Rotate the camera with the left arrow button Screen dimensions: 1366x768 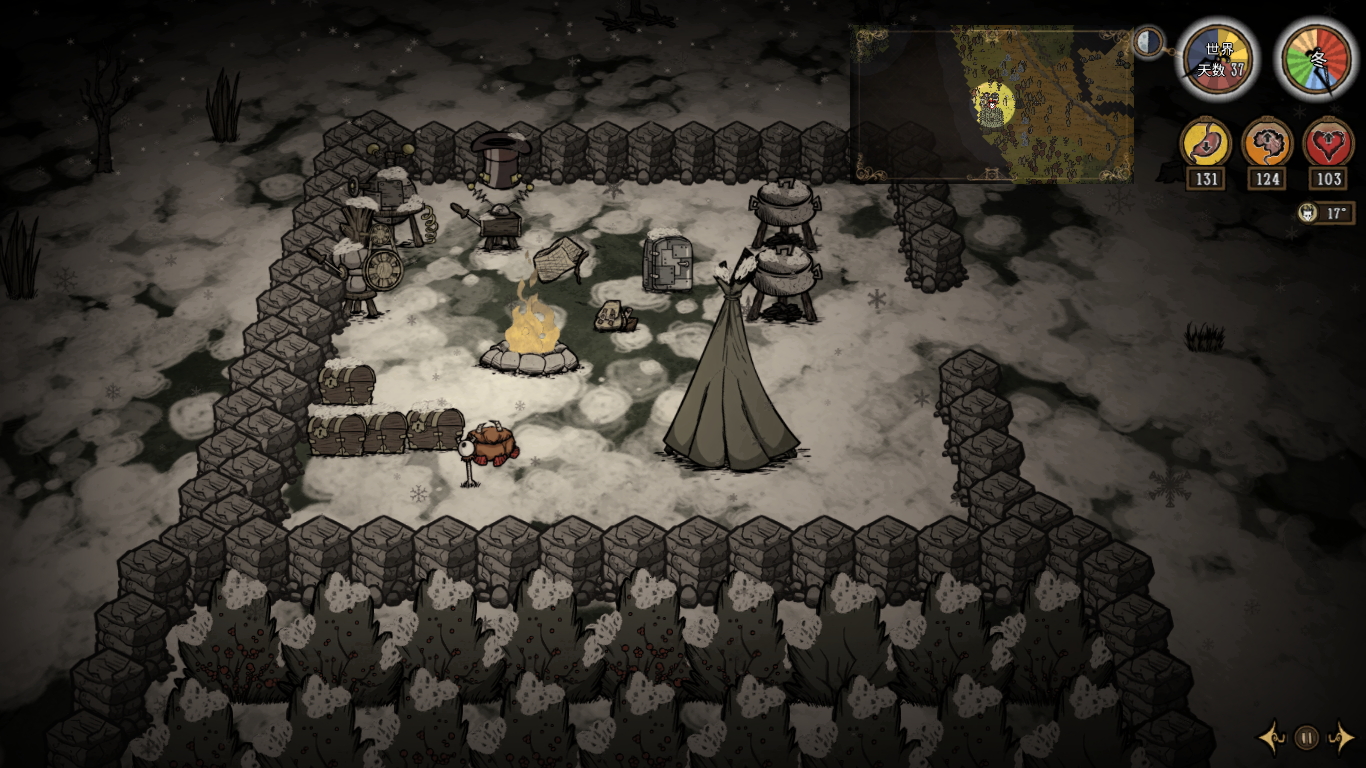(1273, 738)
